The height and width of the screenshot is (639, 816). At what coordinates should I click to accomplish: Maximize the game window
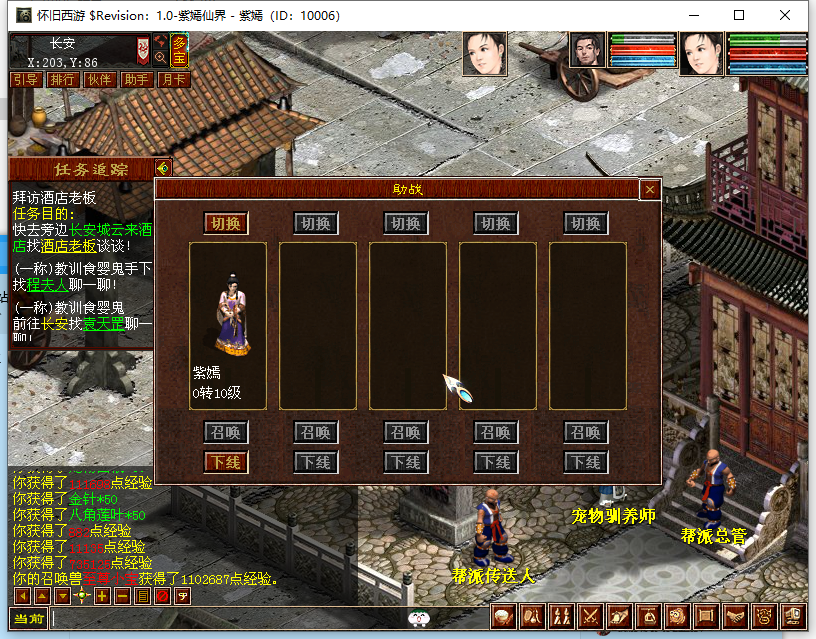[x=739, y=15]
